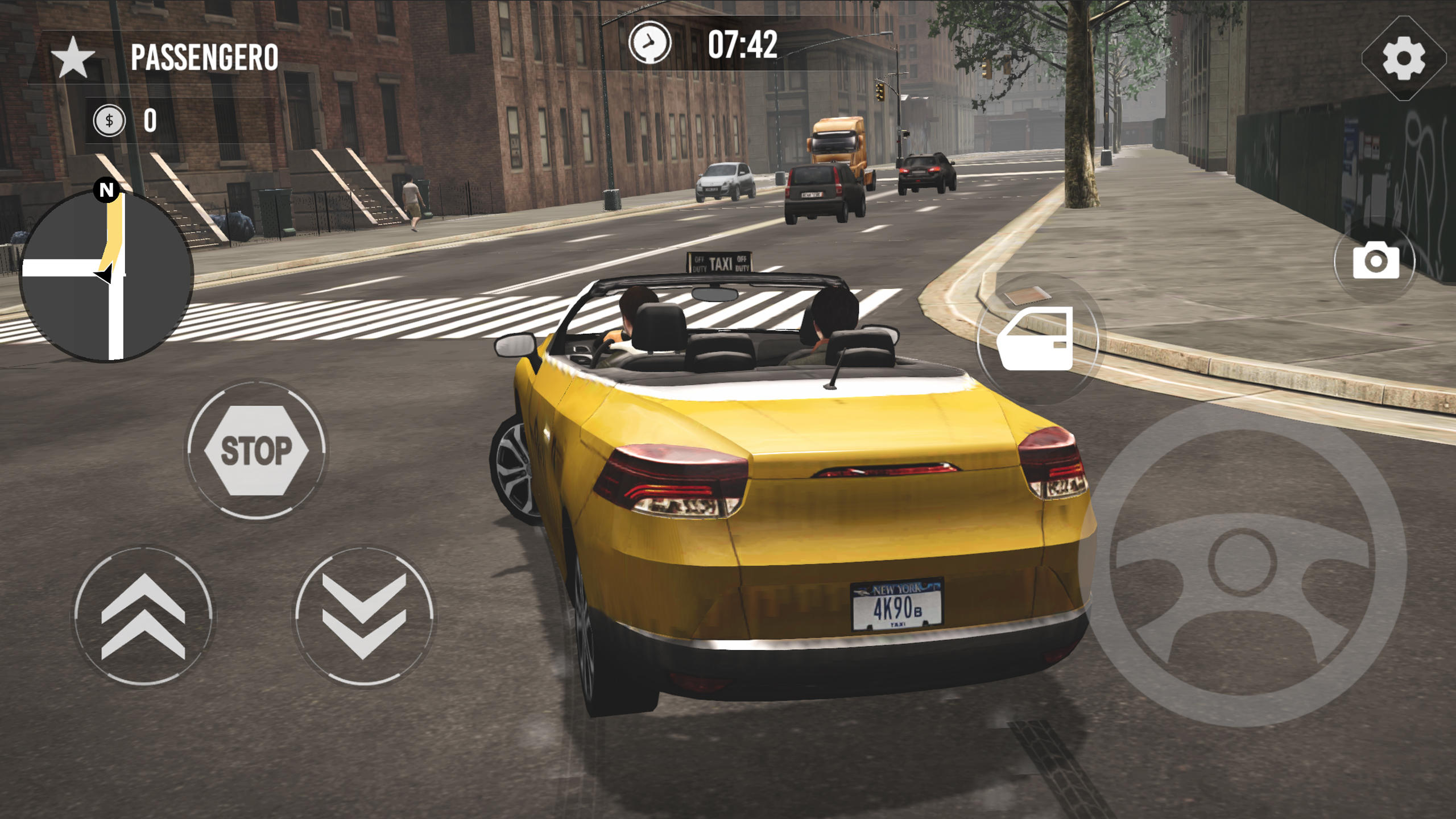Switch the camera view
This screenshot has width=1456, height=819.
(1375, 260)
